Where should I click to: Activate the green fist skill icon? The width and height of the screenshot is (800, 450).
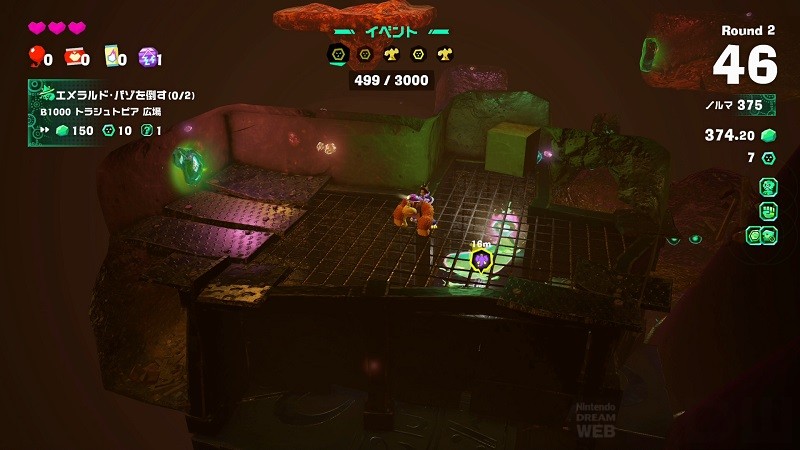click(x=768, y=210)
